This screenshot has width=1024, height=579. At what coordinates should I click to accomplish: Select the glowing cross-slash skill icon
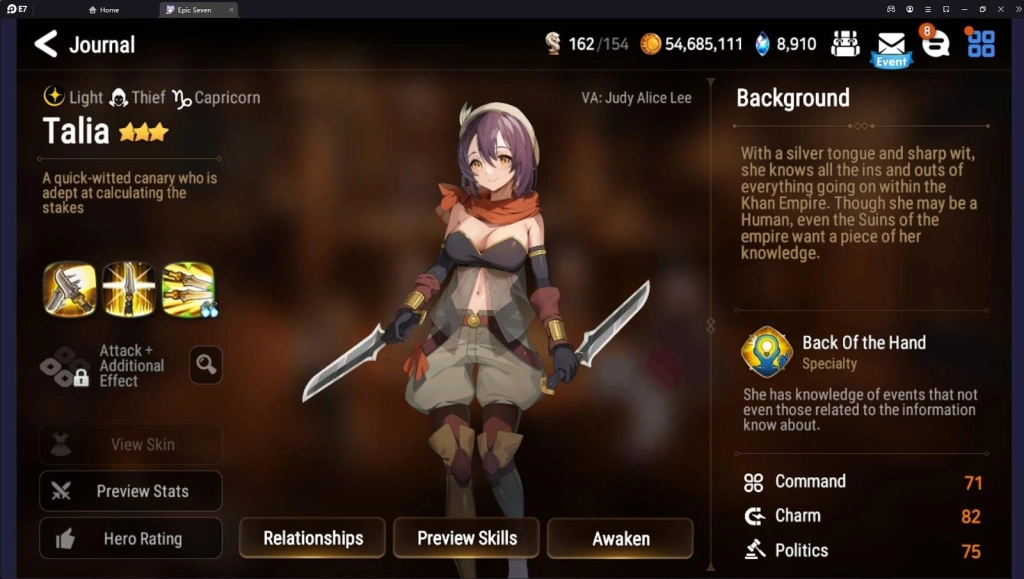[129, 289]
